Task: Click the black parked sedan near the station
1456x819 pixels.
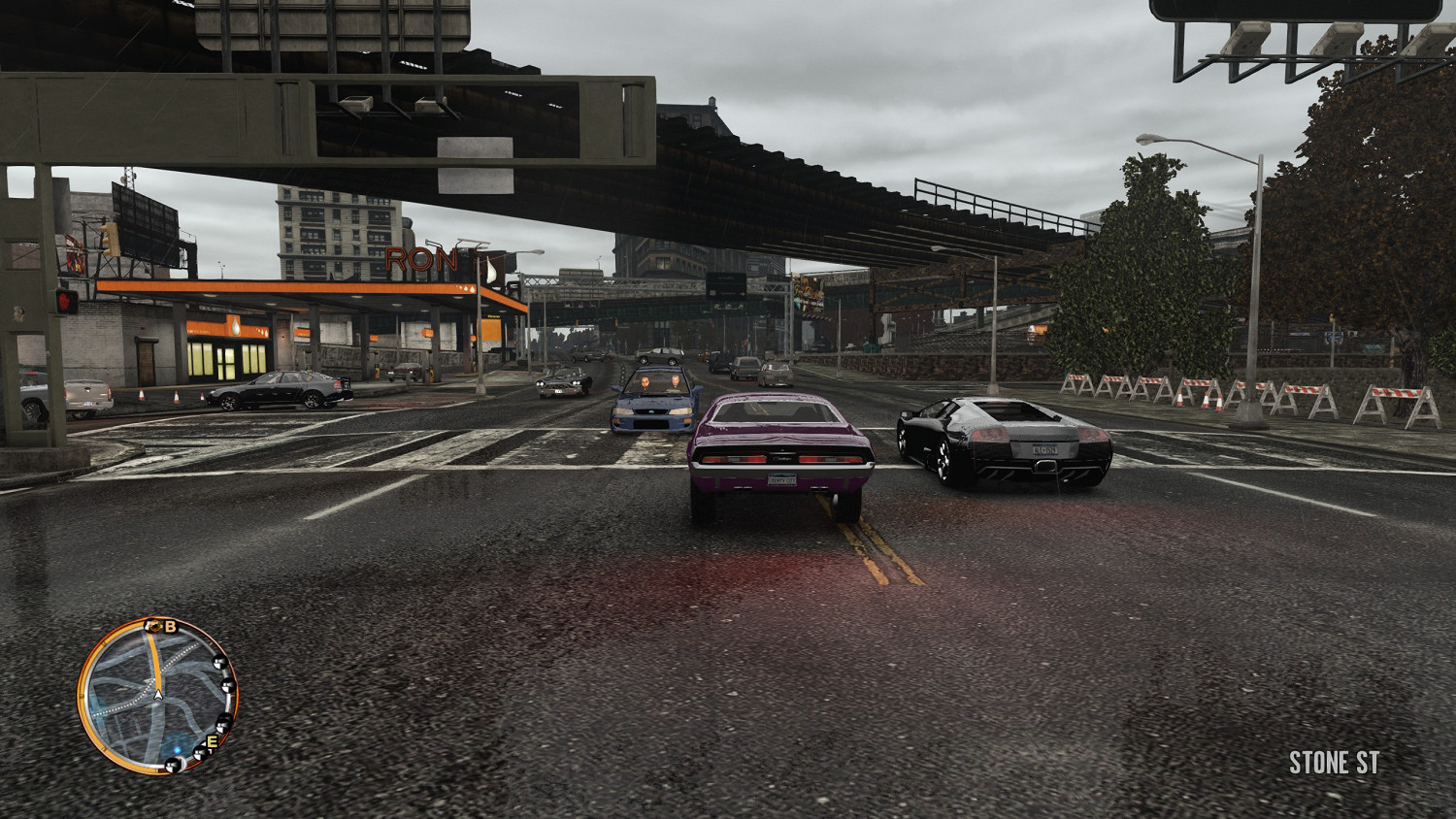Action: tap(277, 391)
